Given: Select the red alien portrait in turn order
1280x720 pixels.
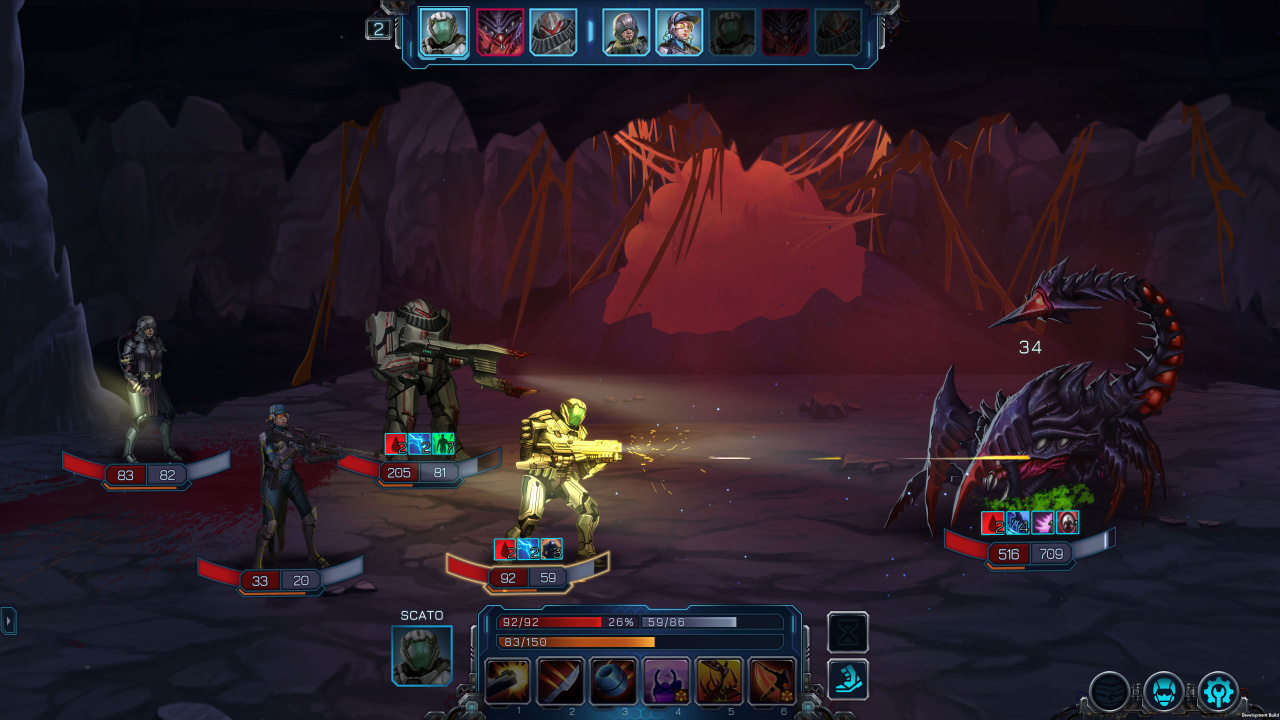Looking at the screenshot, I should [x=500, y=32].
